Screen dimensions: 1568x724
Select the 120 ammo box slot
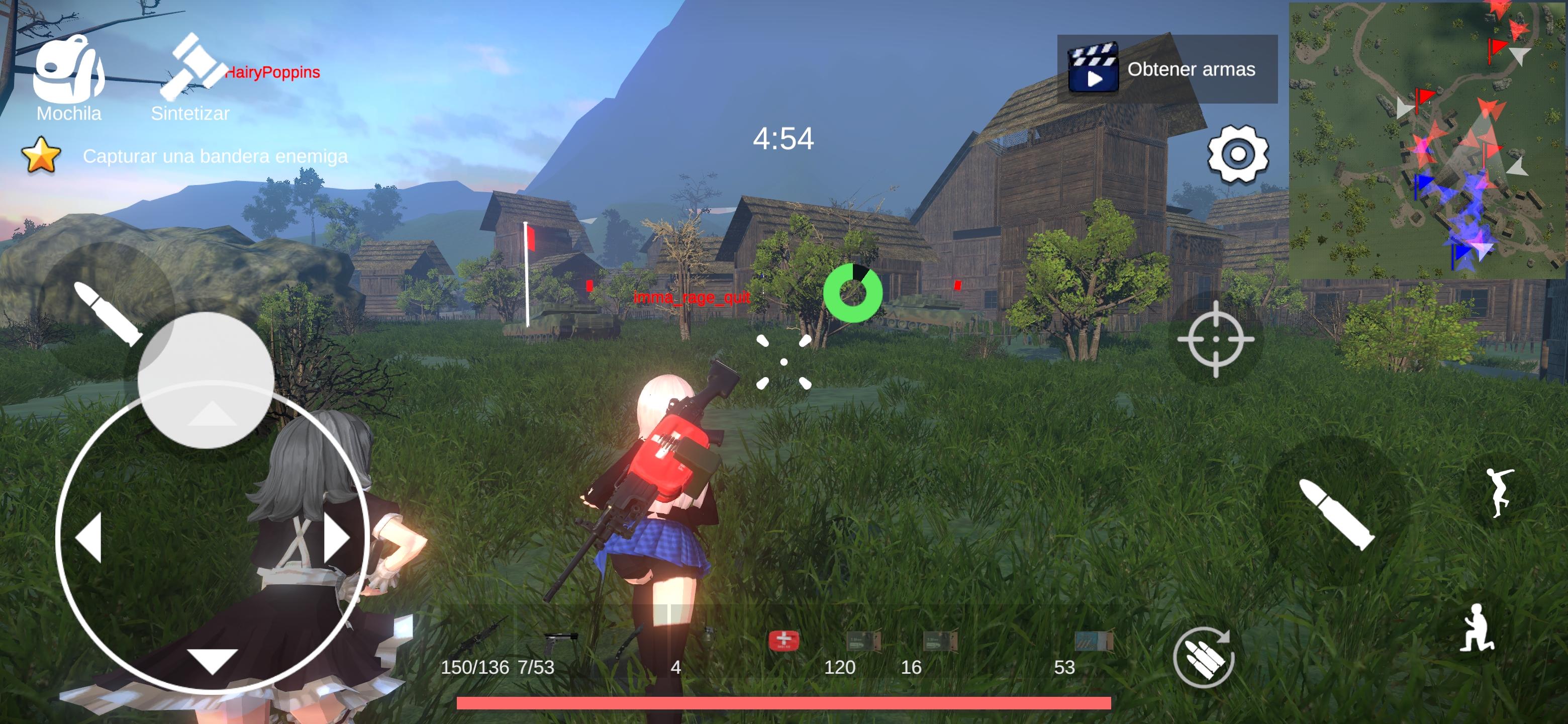865,641
